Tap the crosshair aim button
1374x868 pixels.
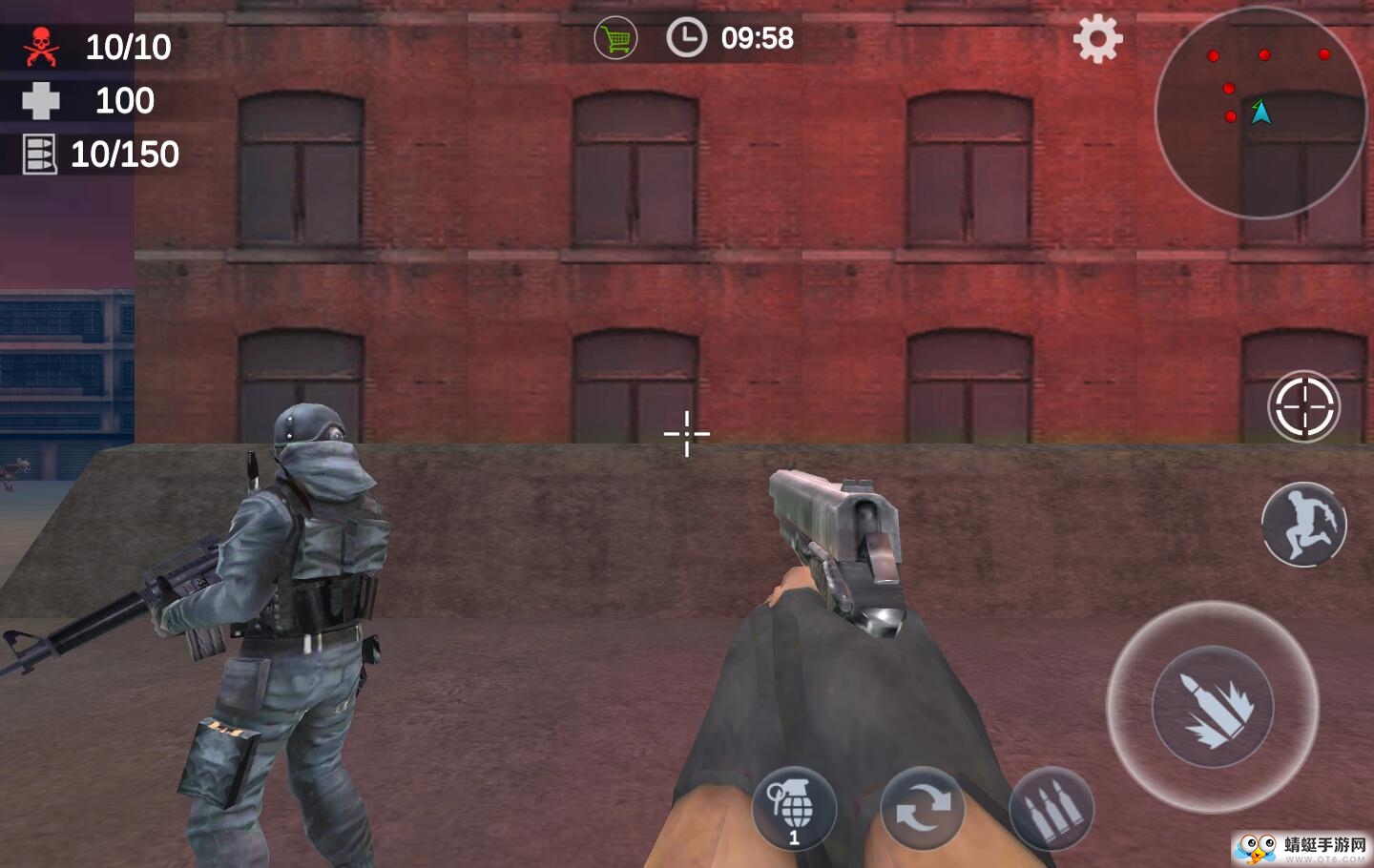[x=1303, y=405]
